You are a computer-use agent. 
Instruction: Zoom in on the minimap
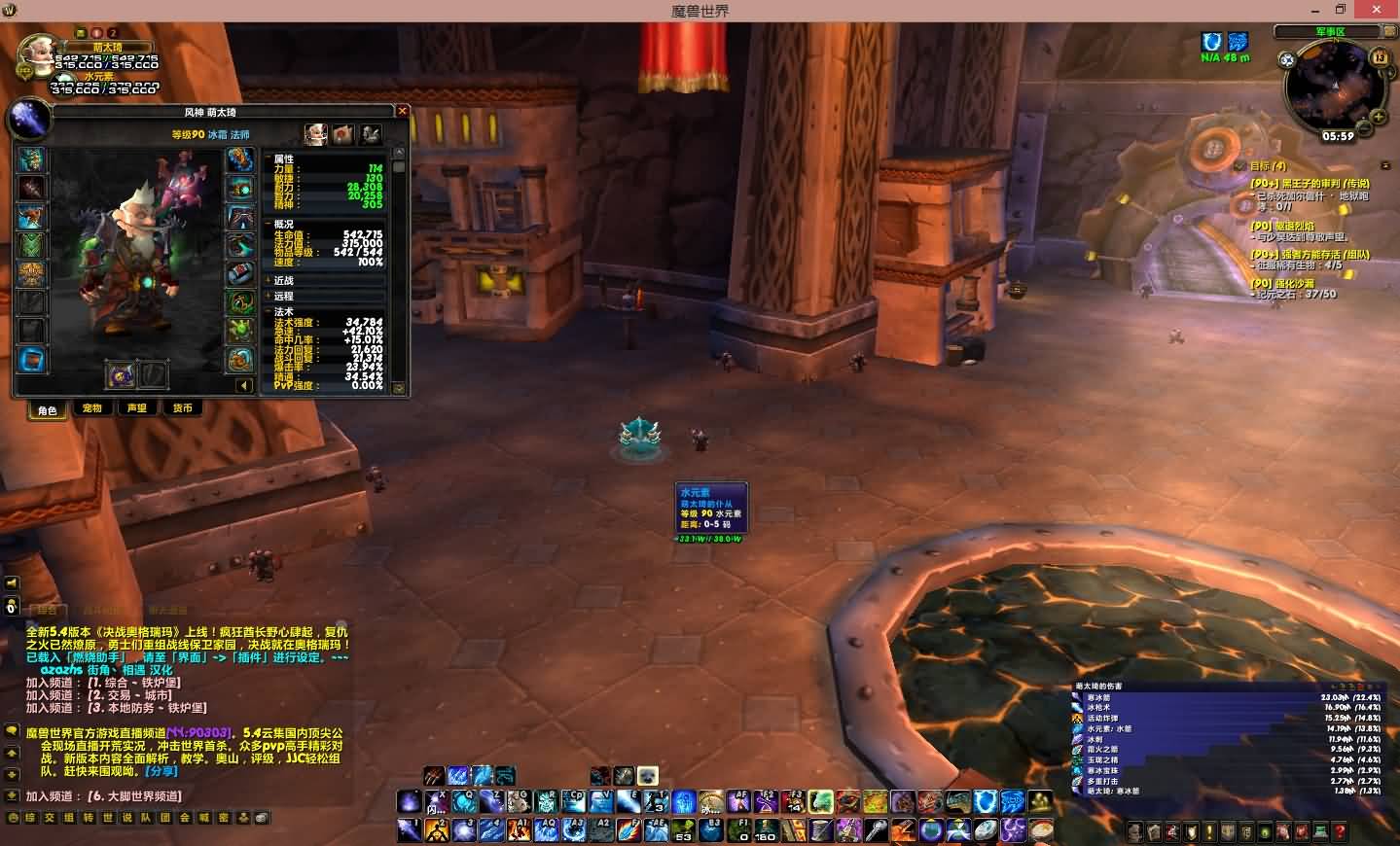[x=1380, y=118]
